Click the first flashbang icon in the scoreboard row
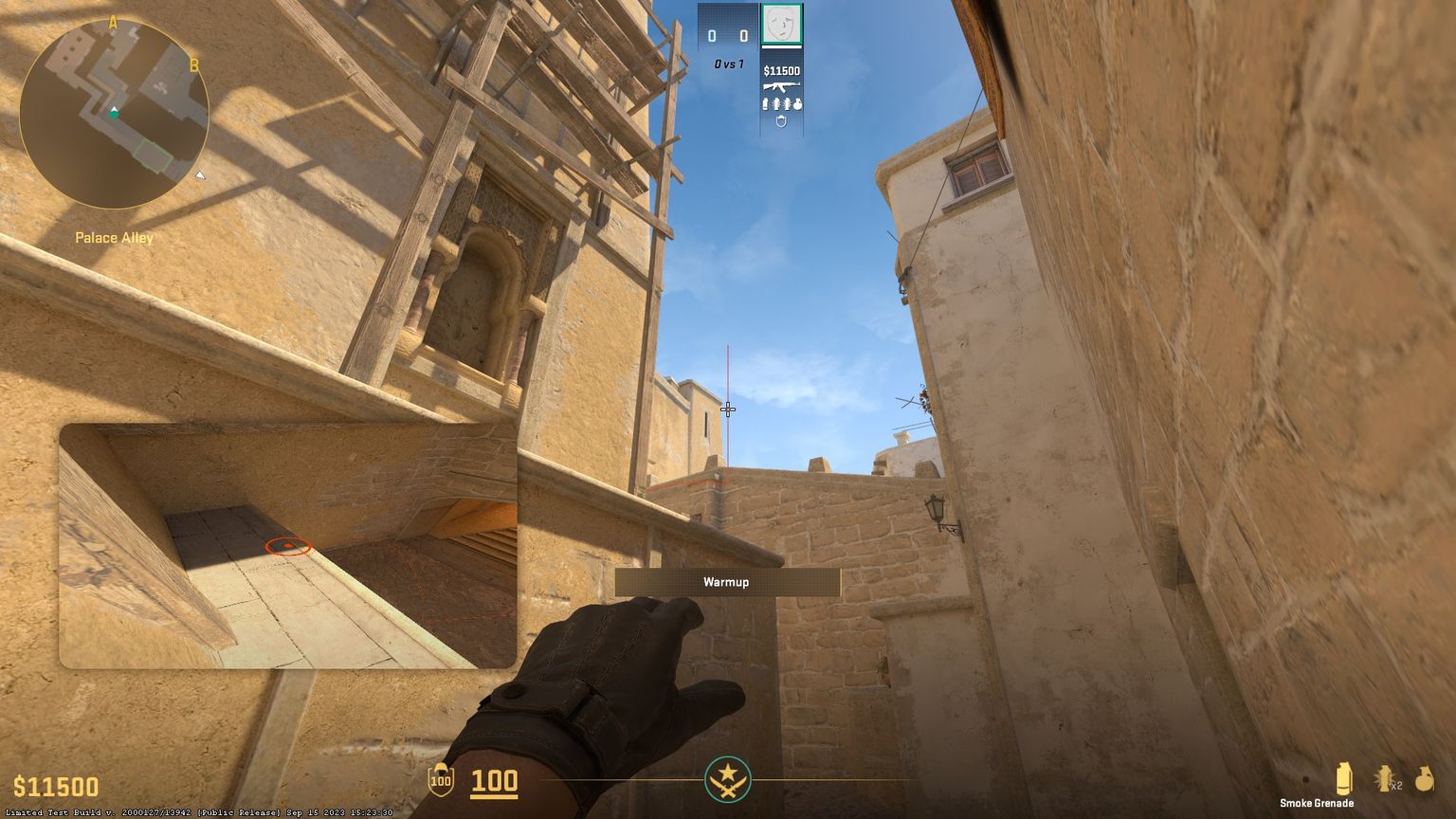The width and height of the screenshot is (1456, 819). [776, 103]
